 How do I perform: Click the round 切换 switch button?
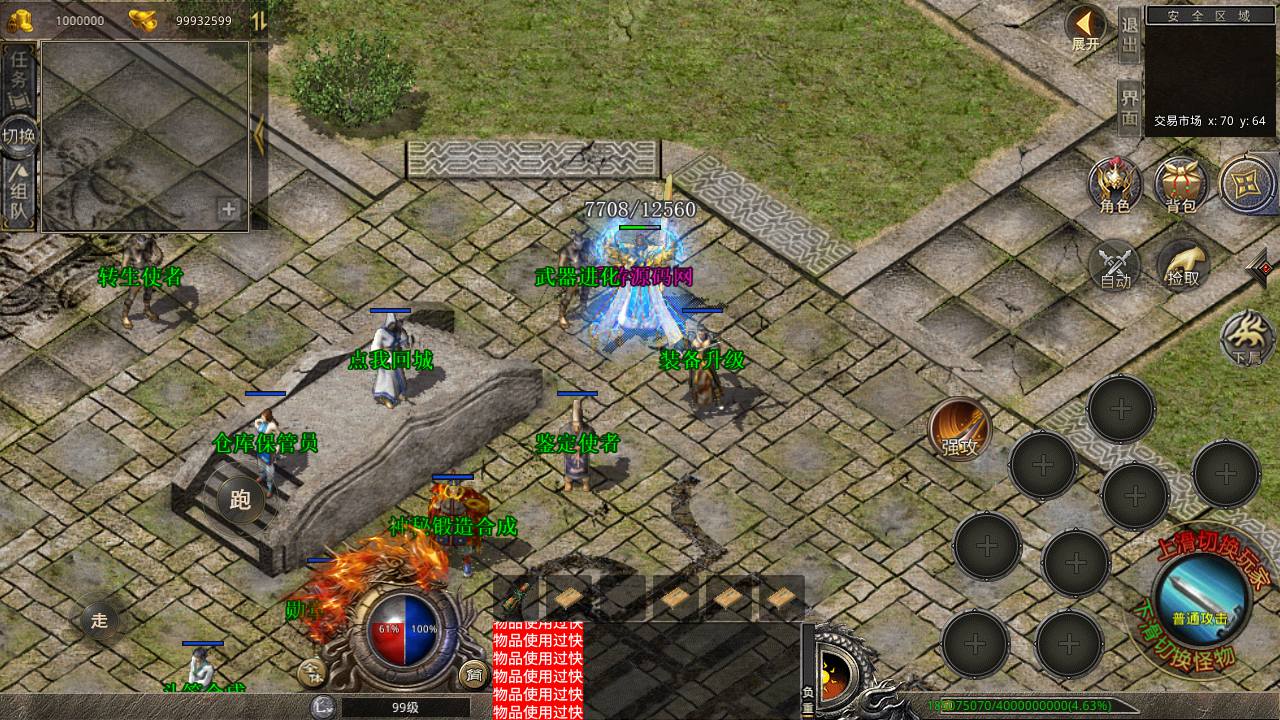19,136
